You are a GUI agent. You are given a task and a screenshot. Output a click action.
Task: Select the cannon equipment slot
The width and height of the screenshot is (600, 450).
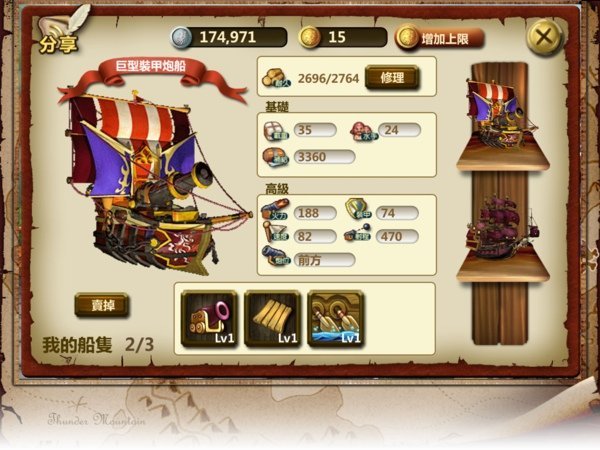click(x=208, y=318)
